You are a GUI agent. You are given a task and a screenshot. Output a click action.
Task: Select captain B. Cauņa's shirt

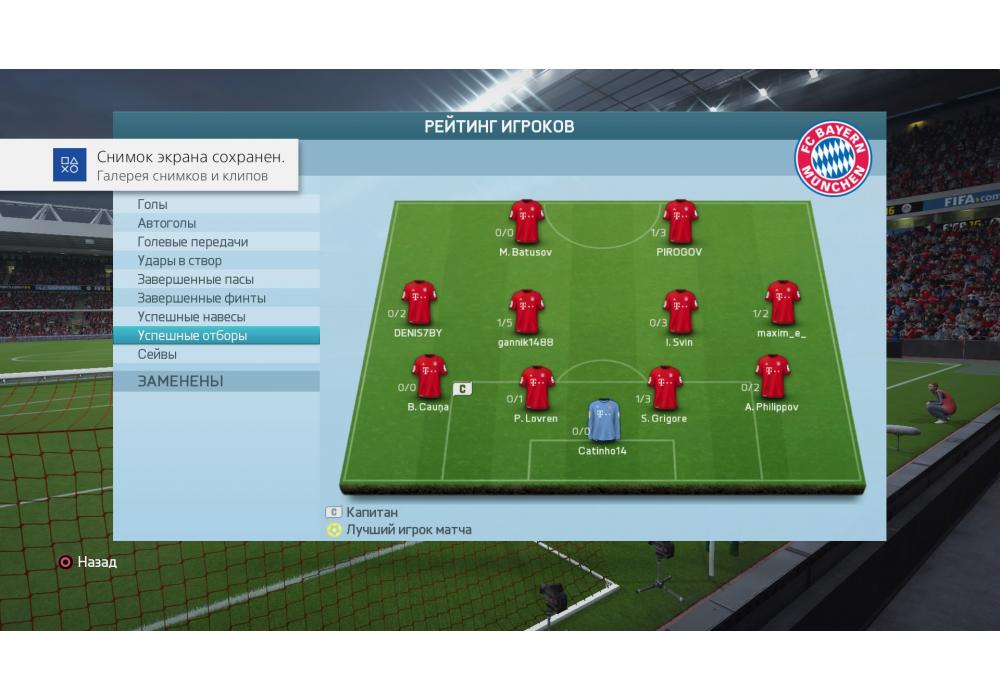pyautogui.click(x=428, y=377)
